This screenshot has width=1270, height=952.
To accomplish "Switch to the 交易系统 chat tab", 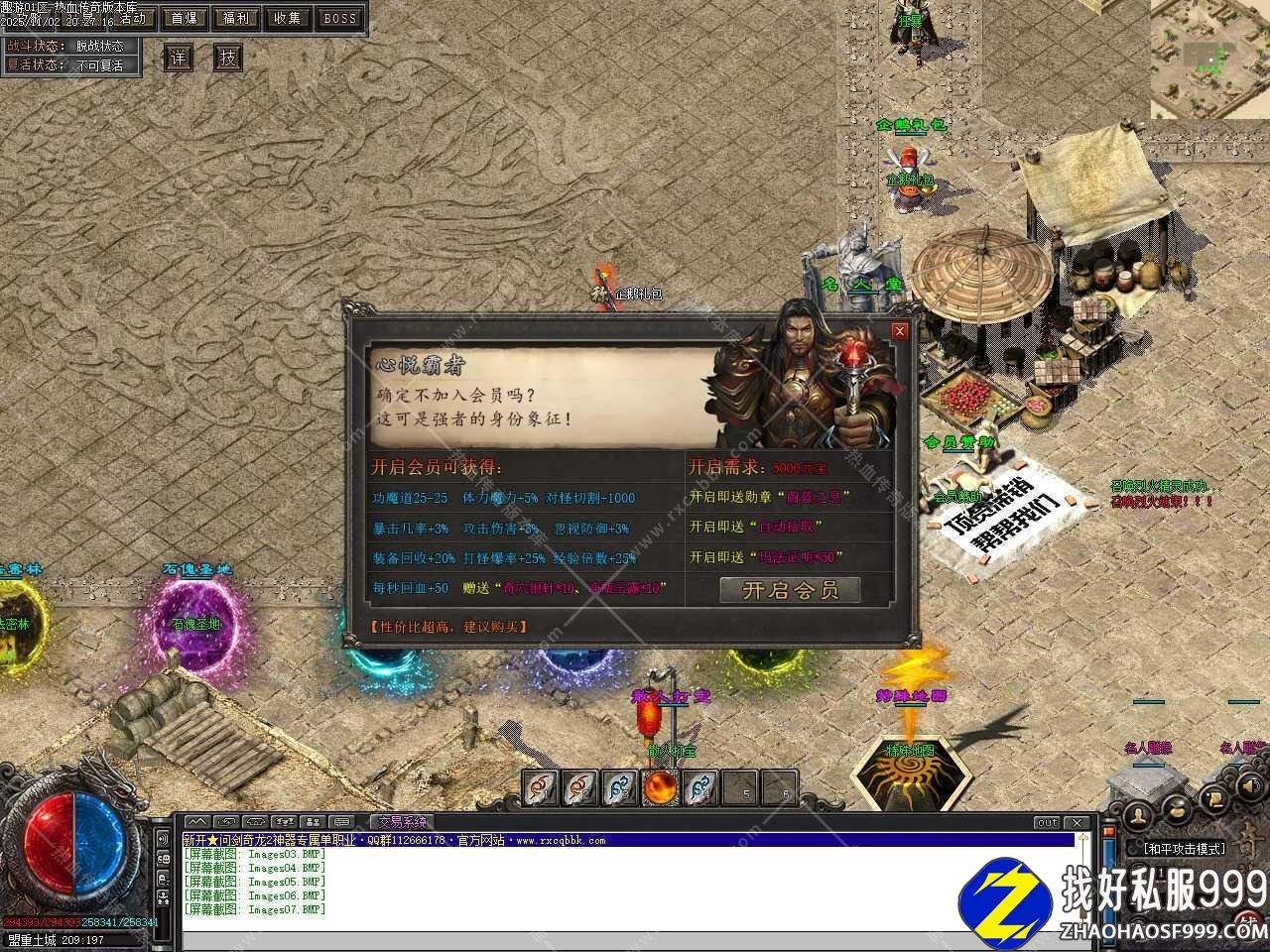I will point(400,822).
